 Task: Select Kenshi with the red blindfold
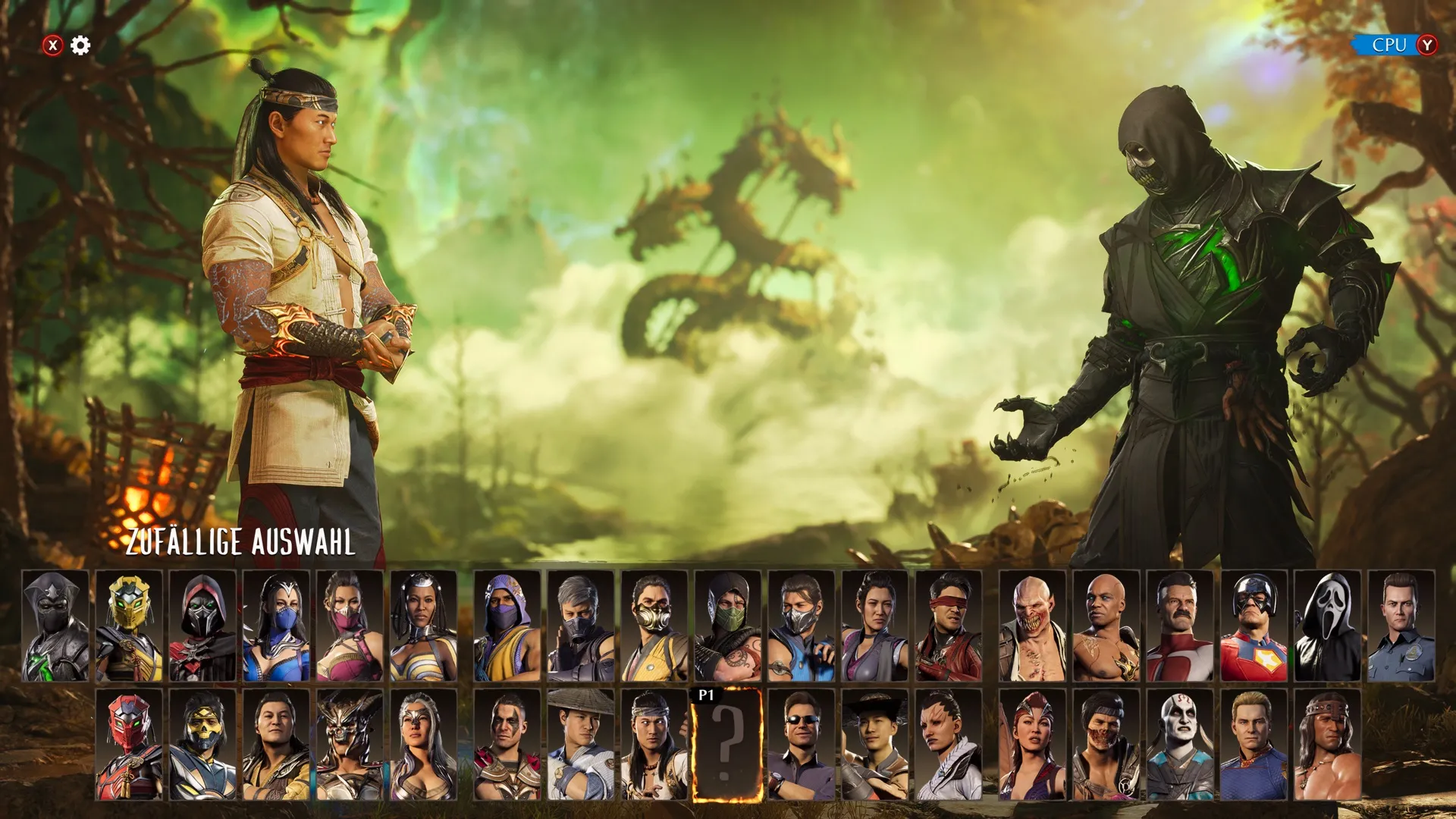(948, 626)
